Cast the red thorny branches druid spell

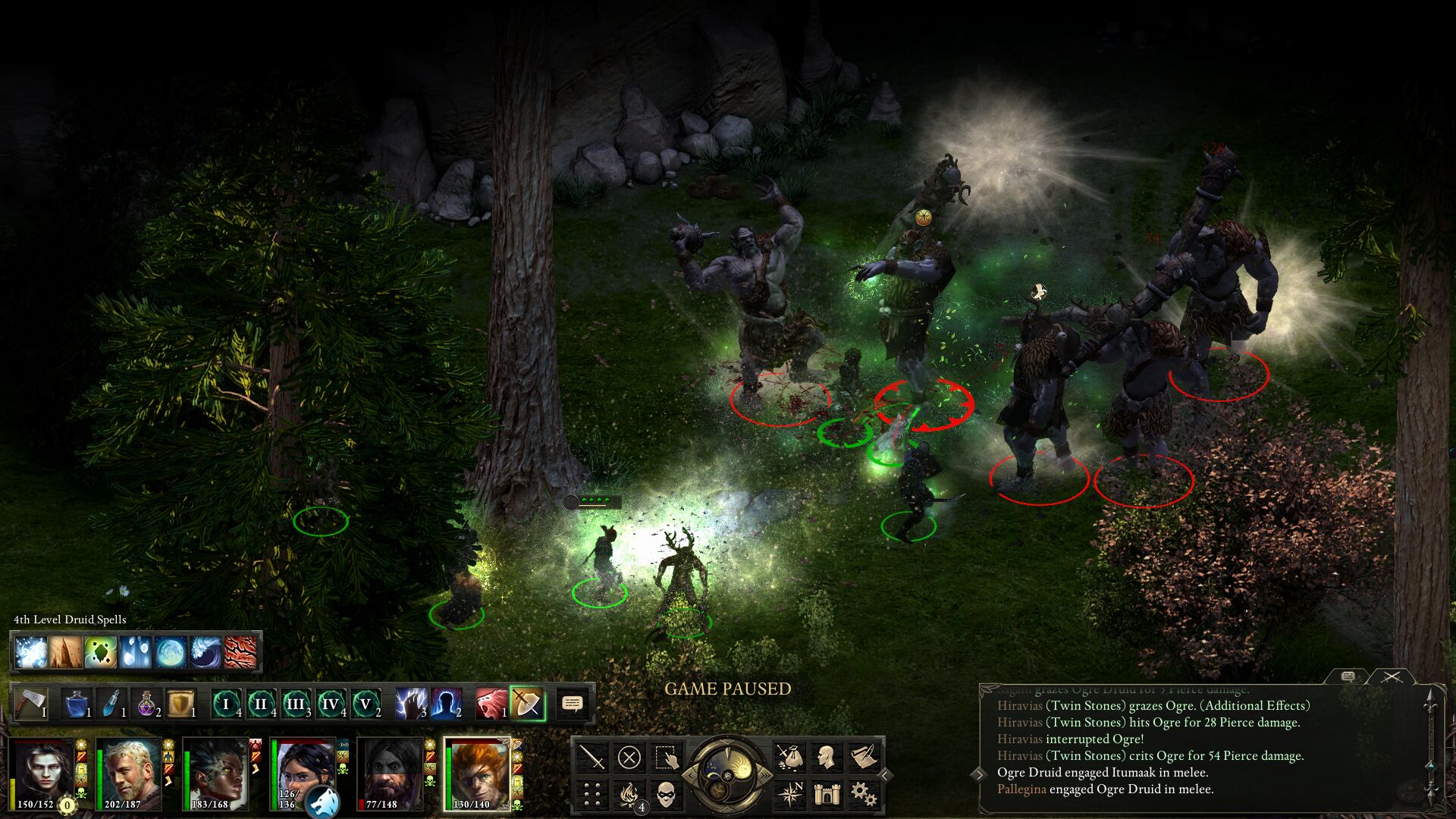240,652
